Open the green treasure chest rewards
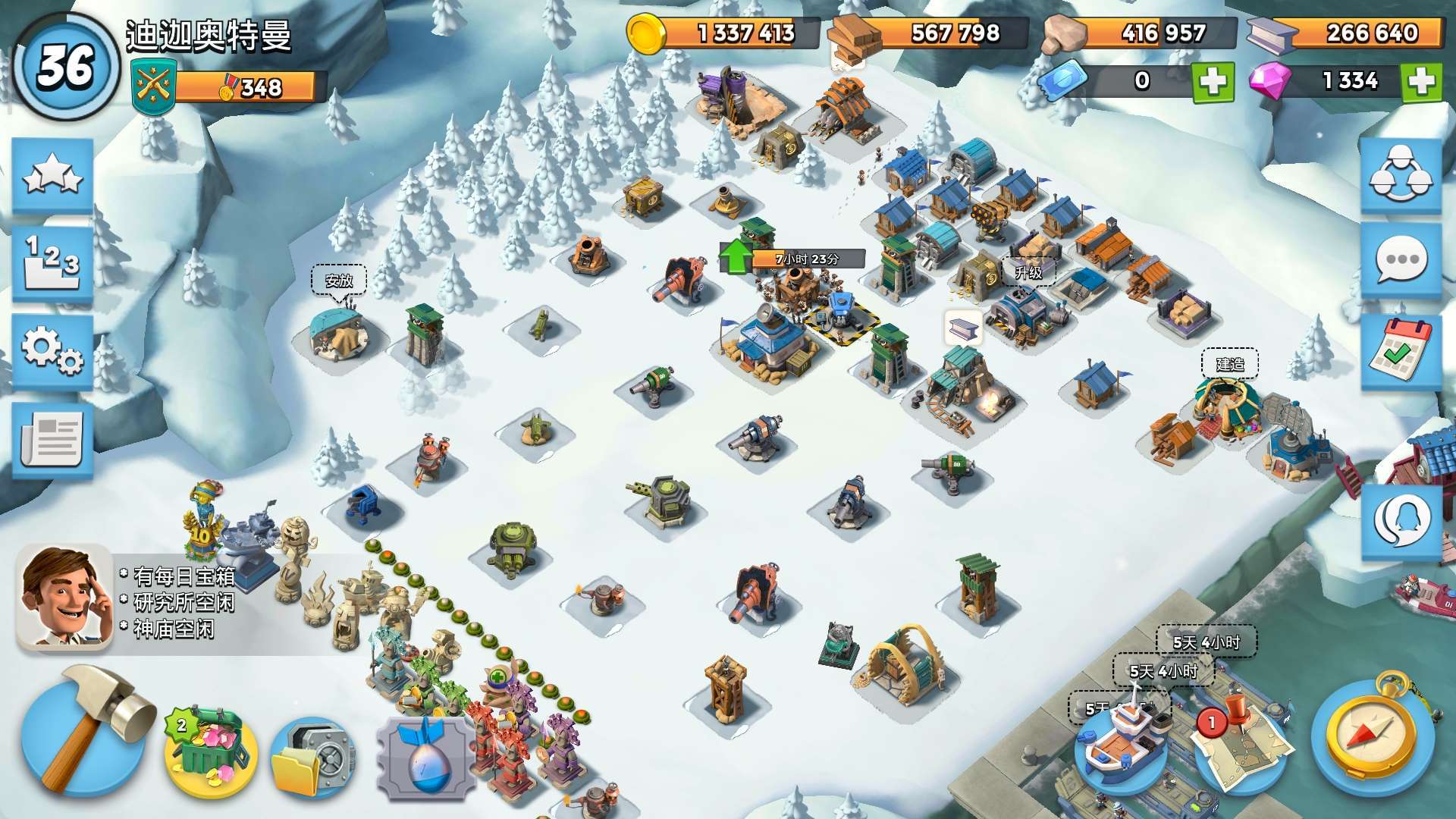1456x819 pixels. 212,750
